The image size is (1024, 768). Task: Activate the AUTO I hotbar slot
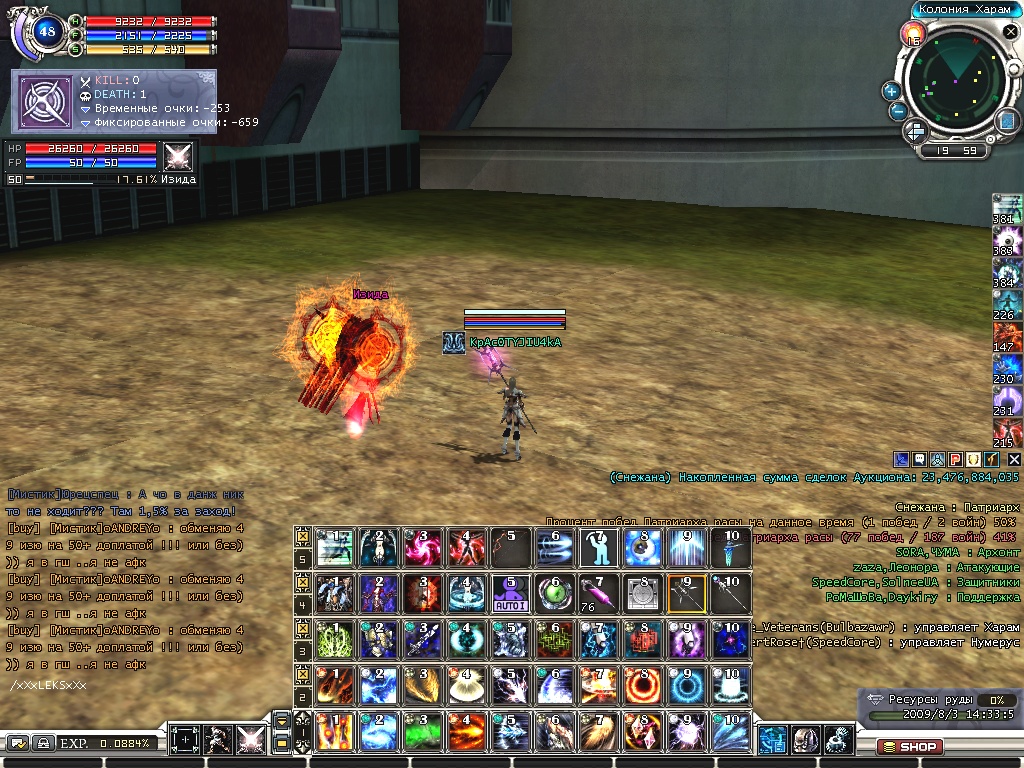tap(511, 593)
